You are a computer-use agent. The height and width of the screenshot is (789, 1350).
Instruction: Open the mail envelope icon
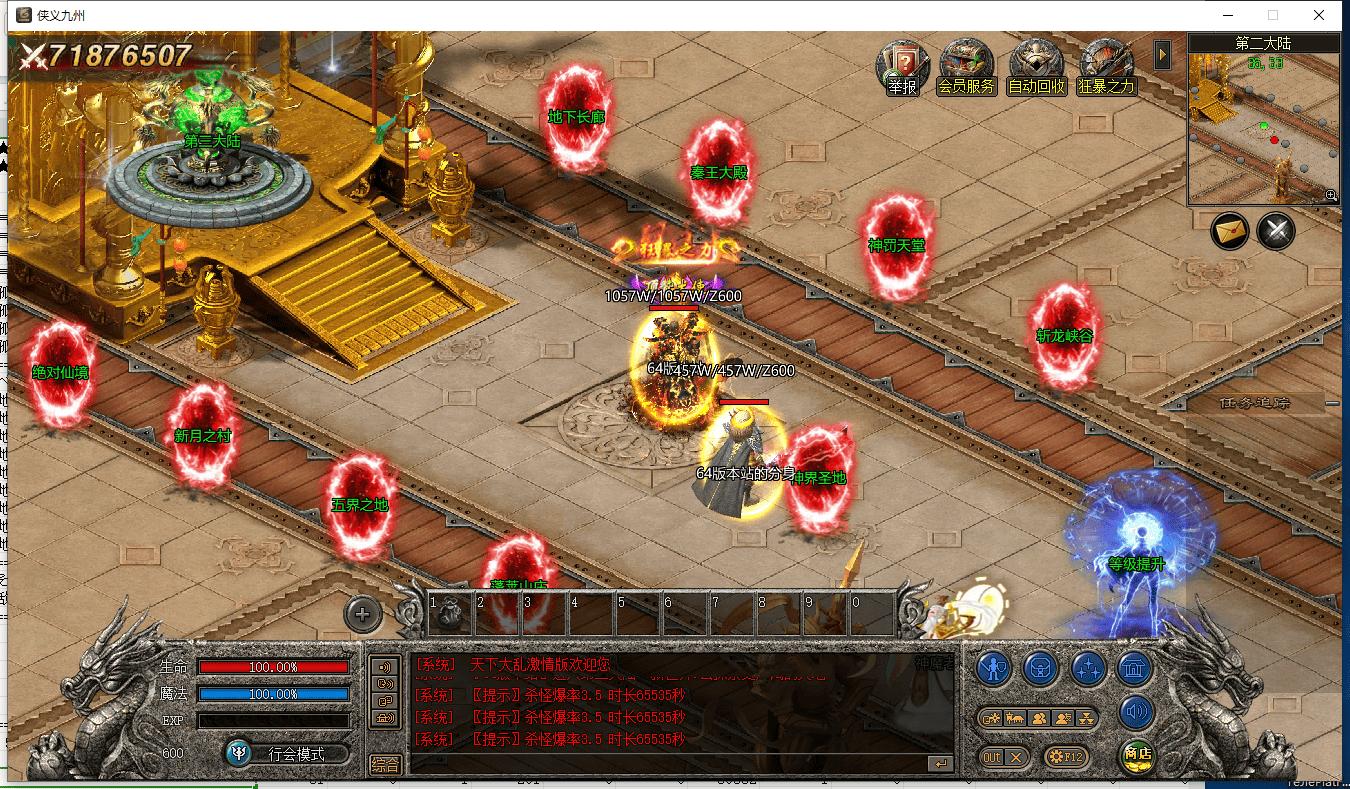pos(1230,232)
